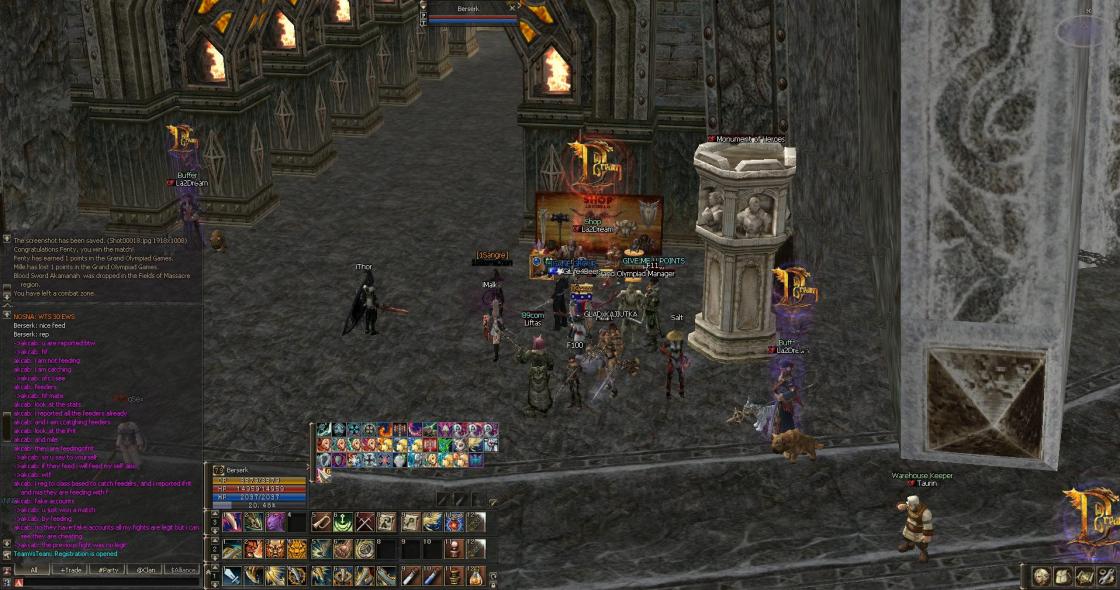Close the Berserk target window
1120x590 pixels.
(x=513, y=7)
